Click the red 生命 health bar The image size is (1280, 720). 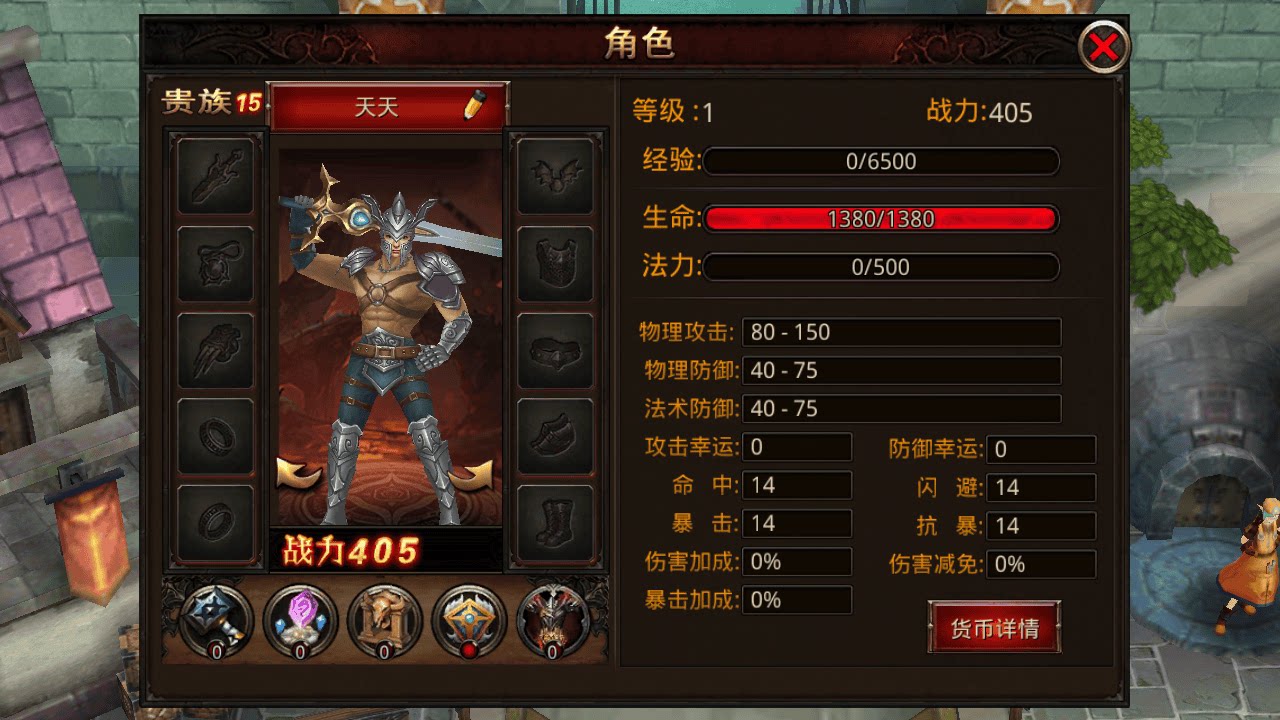click(x=880, y=217)
